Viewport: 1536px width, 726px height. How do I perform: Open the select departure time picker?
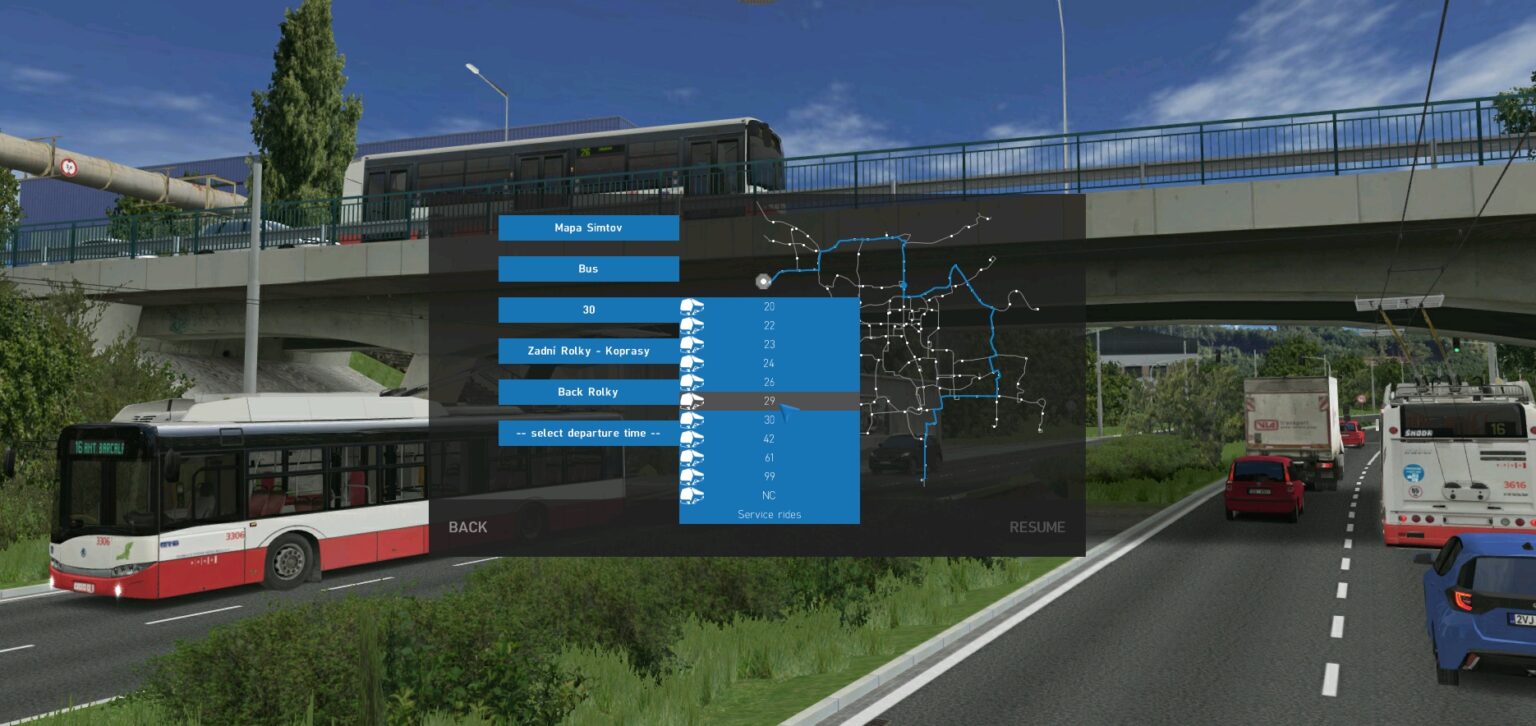[x=588, y=432]
